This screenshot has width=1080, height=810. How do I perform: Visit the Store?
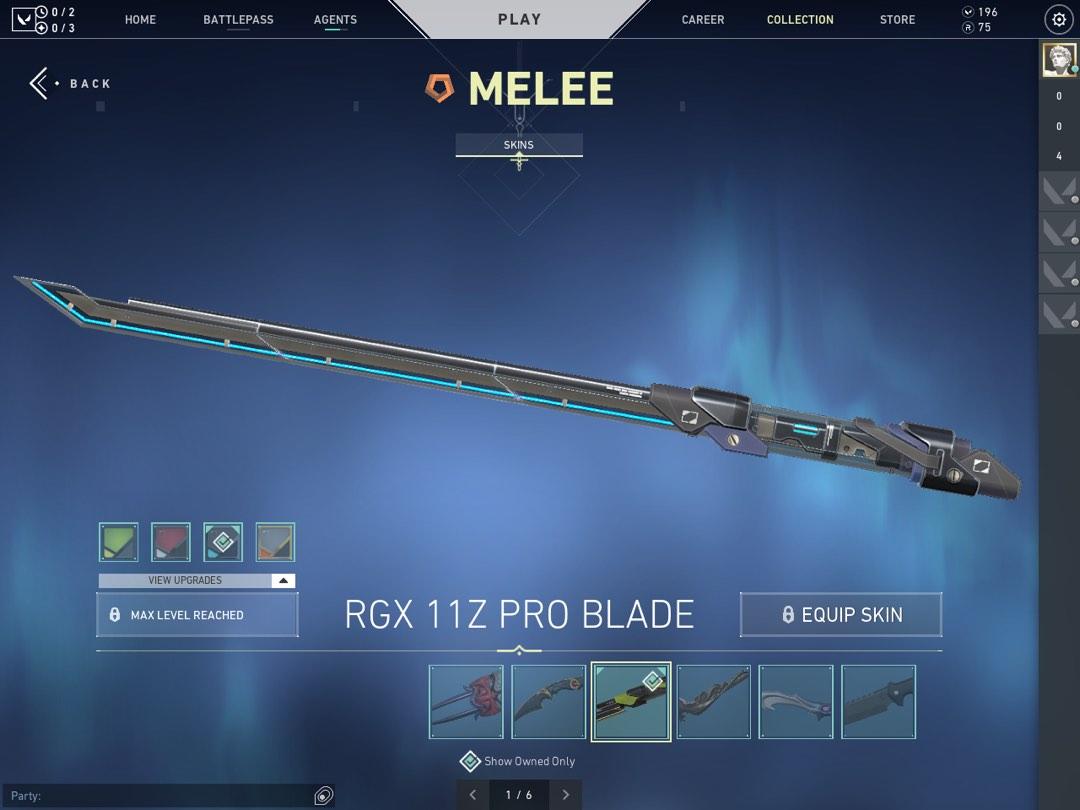(897, 20)
